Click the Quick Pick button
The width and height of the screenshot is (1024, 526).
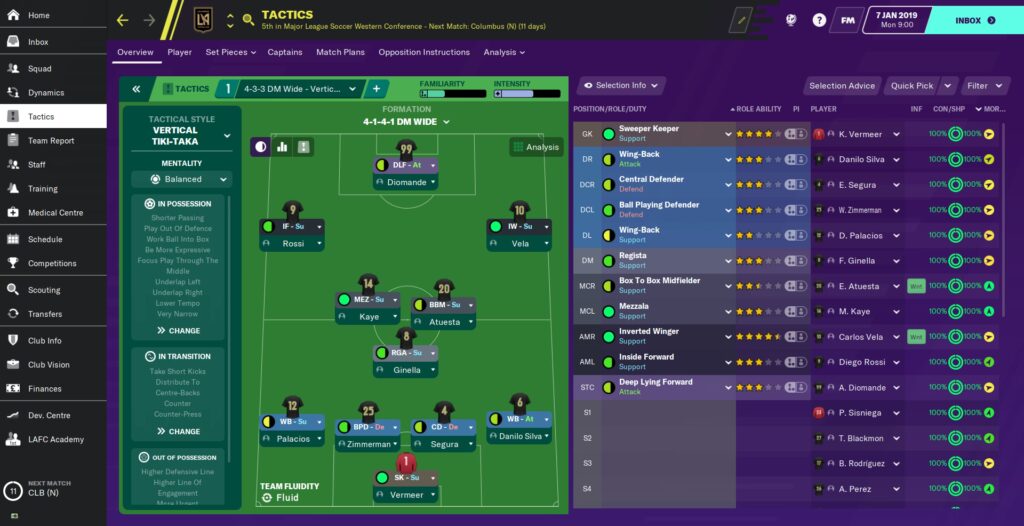913,86
